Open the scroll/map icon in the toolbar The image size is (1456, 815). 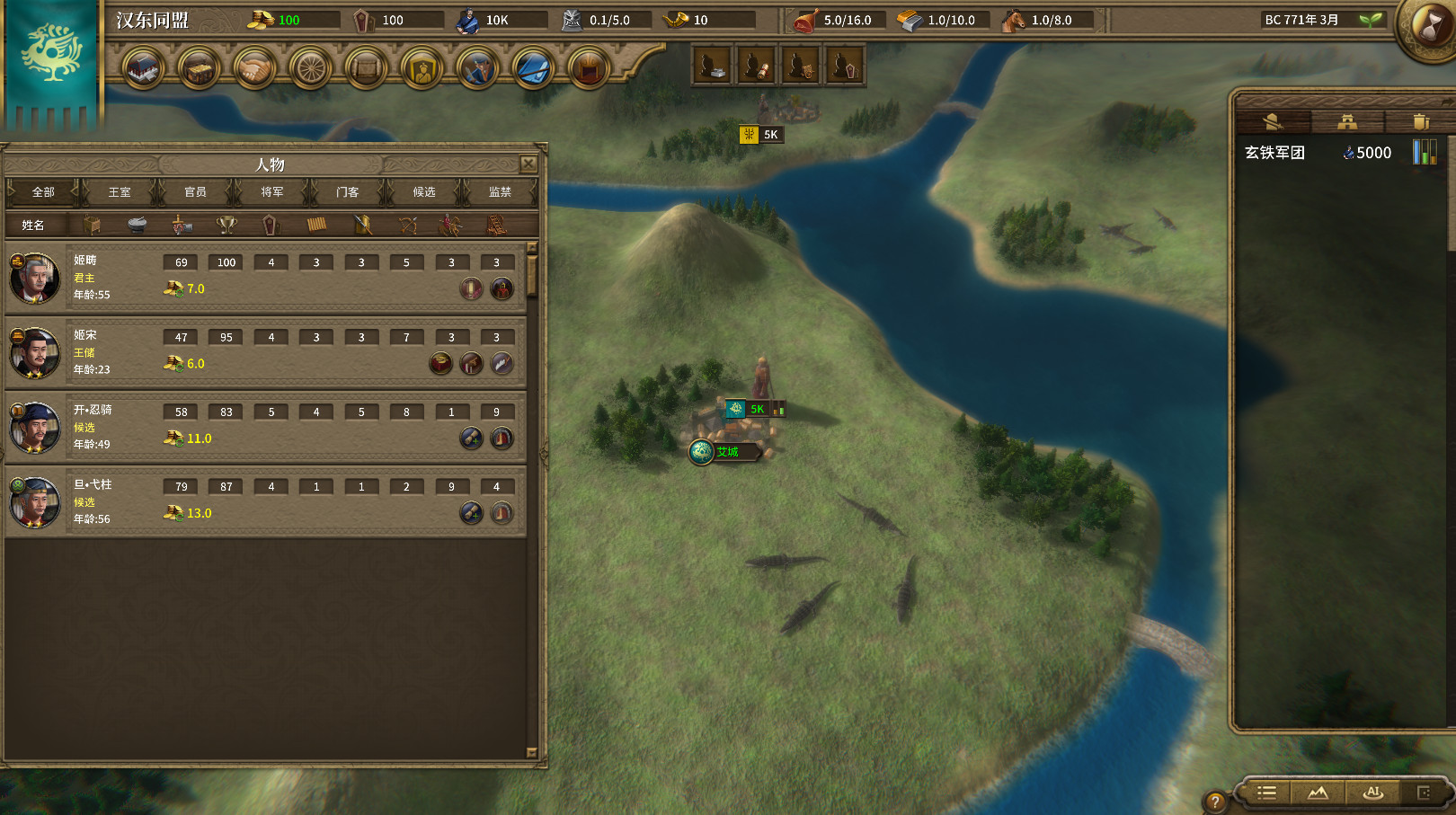(x=366, y=69)
